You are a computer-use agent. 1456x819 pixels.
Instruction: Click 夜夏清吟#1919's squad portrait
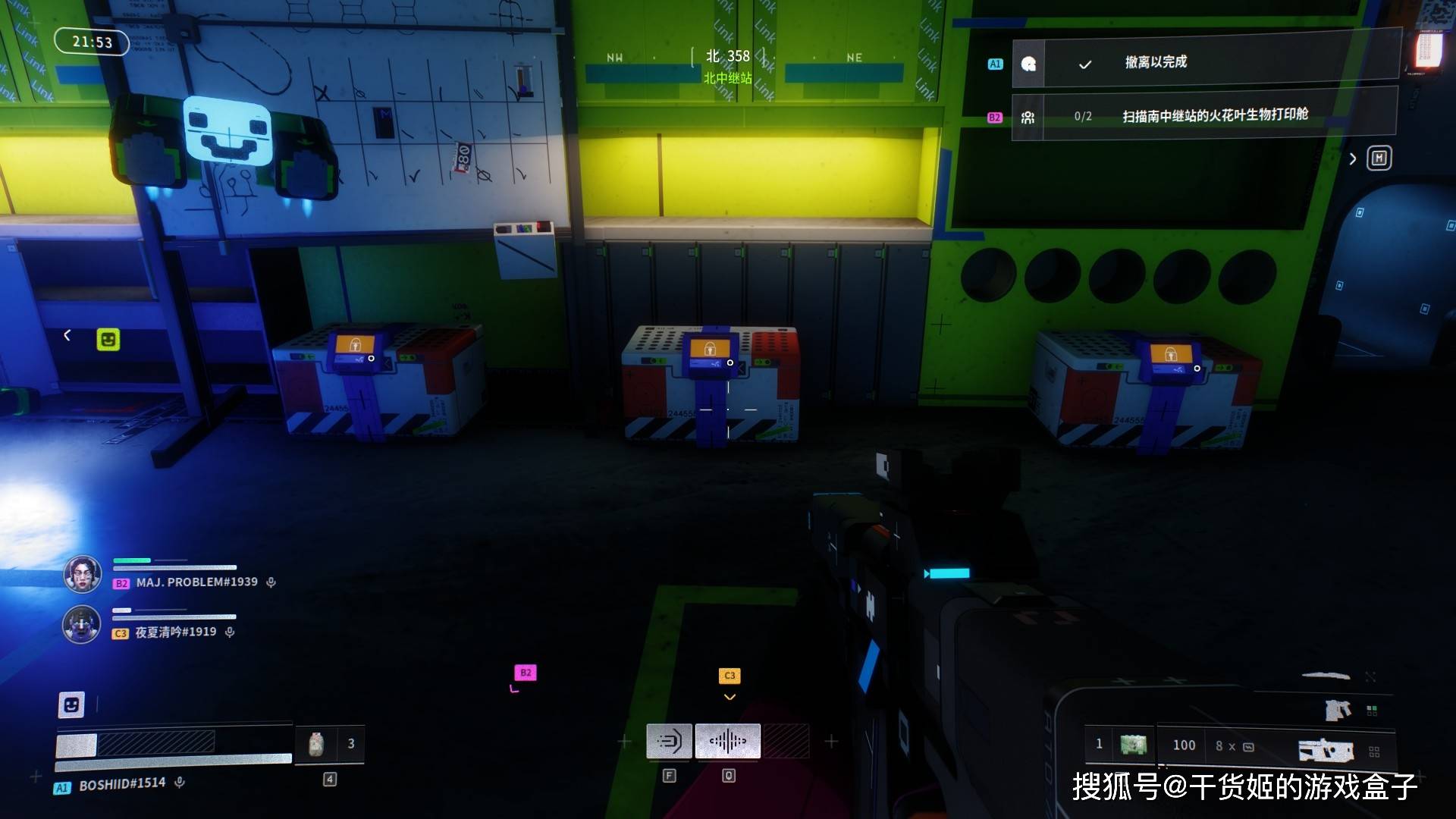tap(81, 624)
